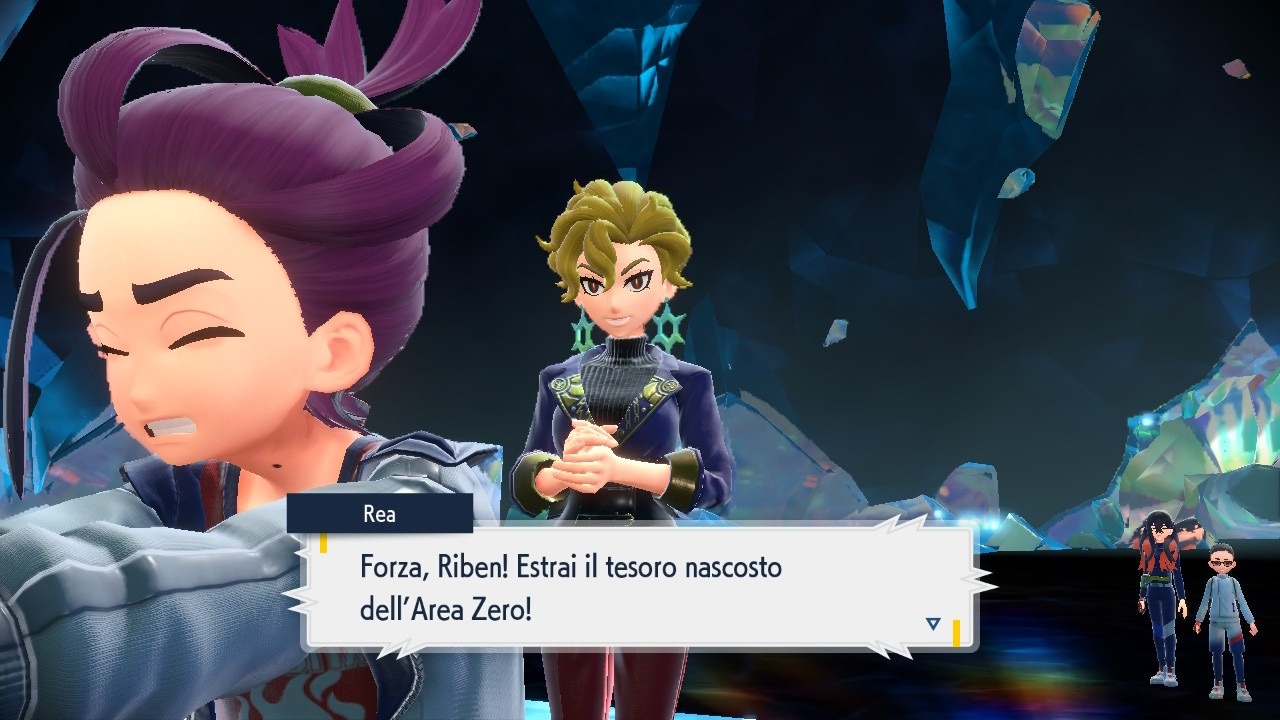This screenshot has height=720, width=1280.
Task: Click the blue triangle advance indicator
Action: pyautogui.click(x=933, y=621)
